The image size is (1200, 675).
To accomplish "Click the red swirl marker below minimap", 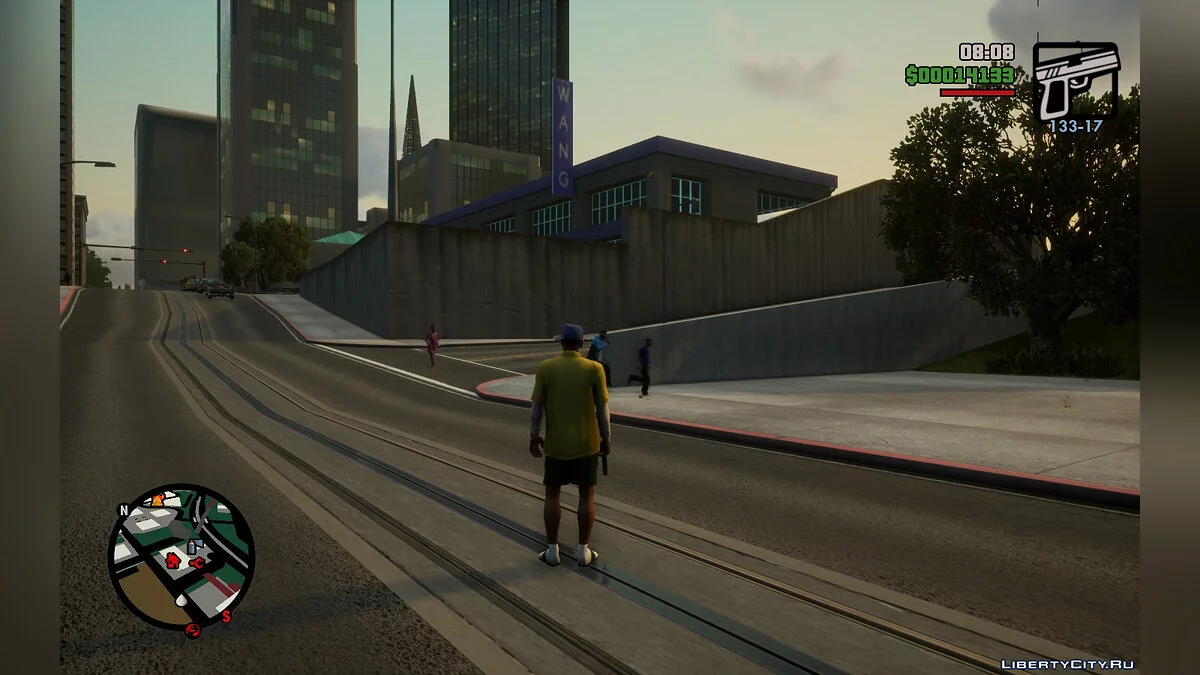I will coord(192,630).
